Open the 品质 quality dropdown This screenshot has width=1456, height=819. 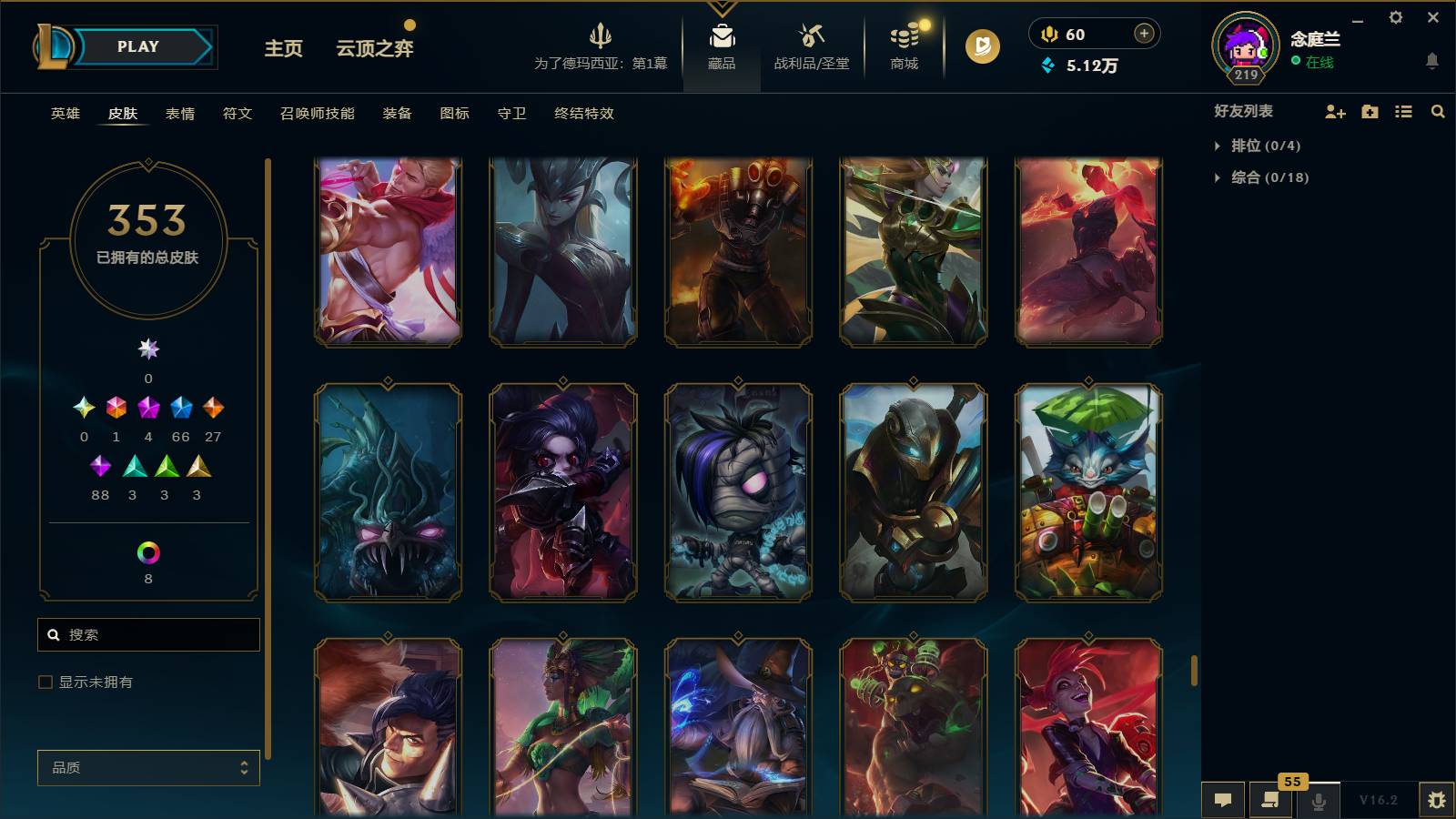tap(147, 767)
